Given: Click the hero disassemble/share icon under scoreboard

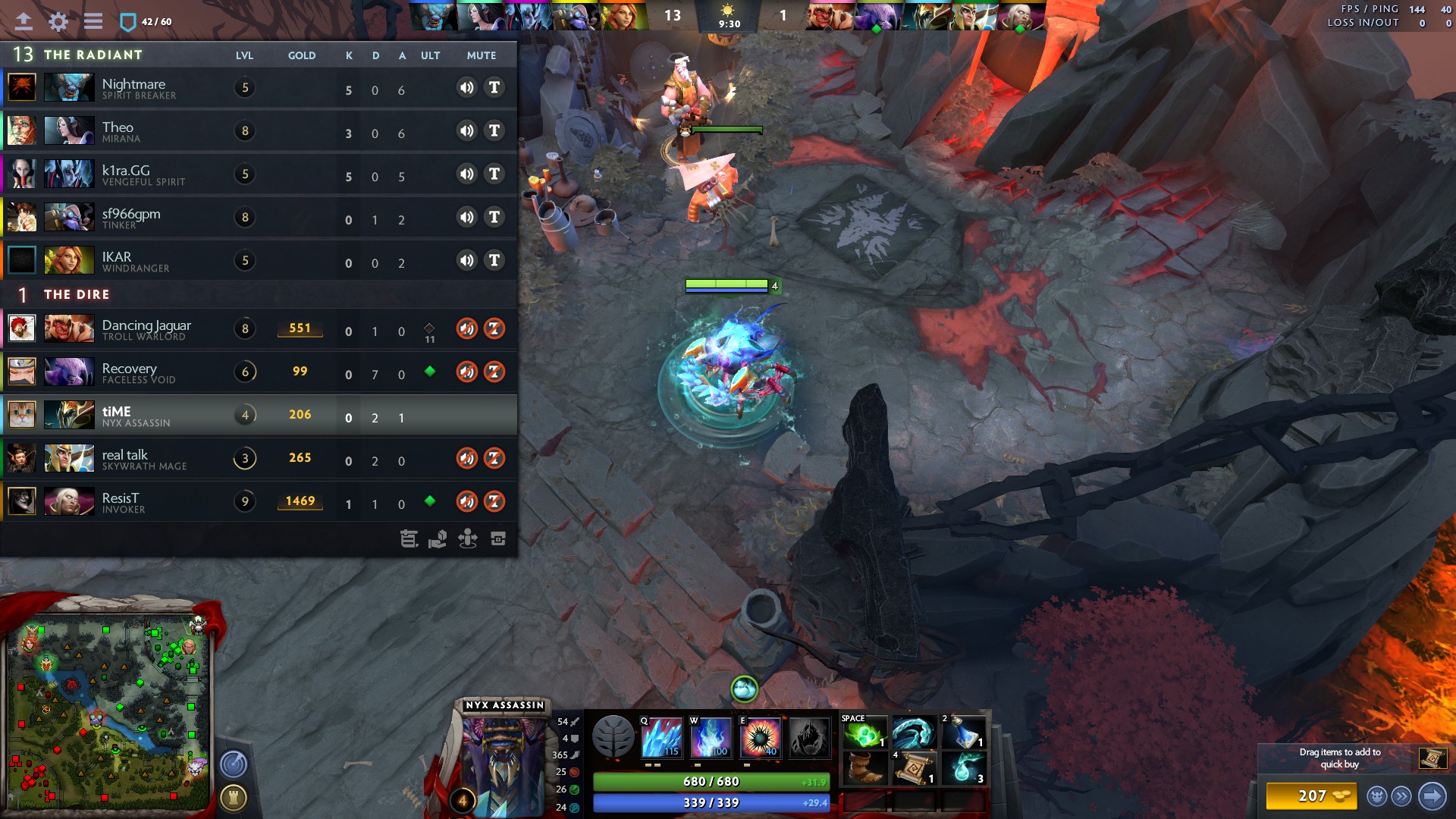Looking at the screenshot, I should pyautogui.click(x=438, y=539).
